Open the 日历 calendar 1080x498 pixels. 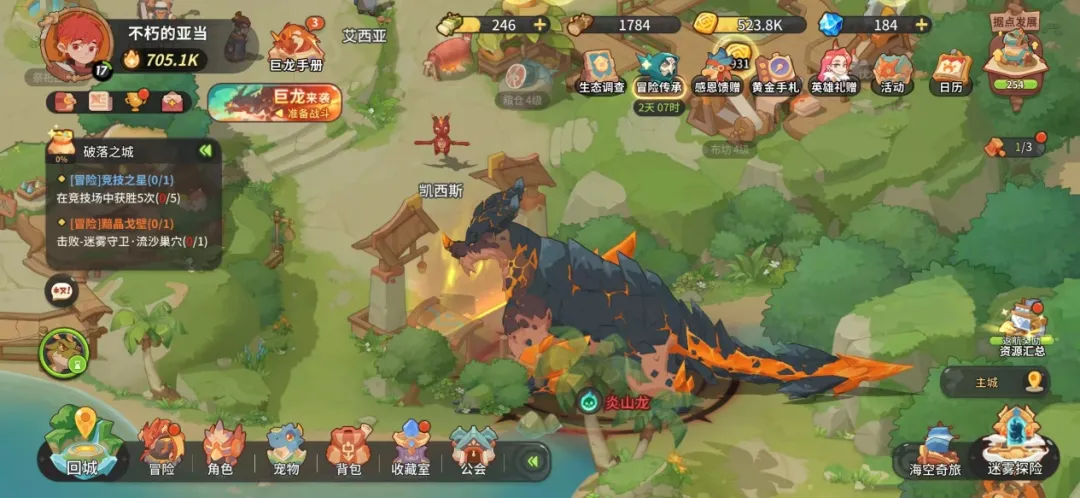pyautogui.click(x=951, y=70)
